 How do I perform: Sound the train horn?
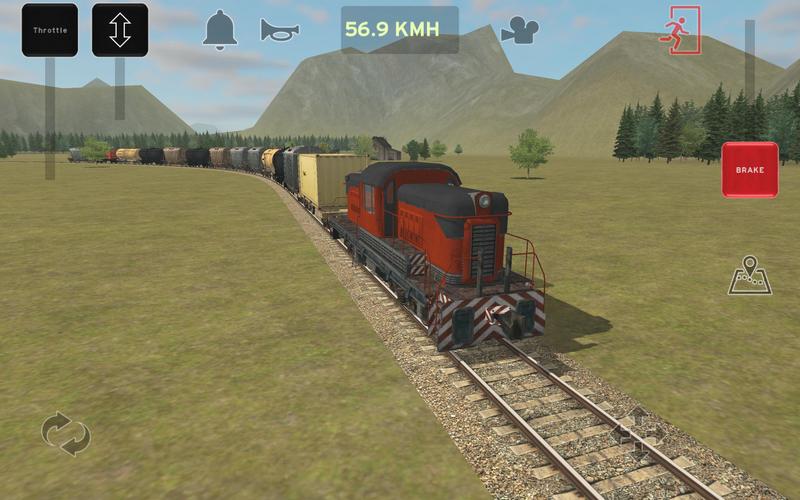click(x=280, y=30)
